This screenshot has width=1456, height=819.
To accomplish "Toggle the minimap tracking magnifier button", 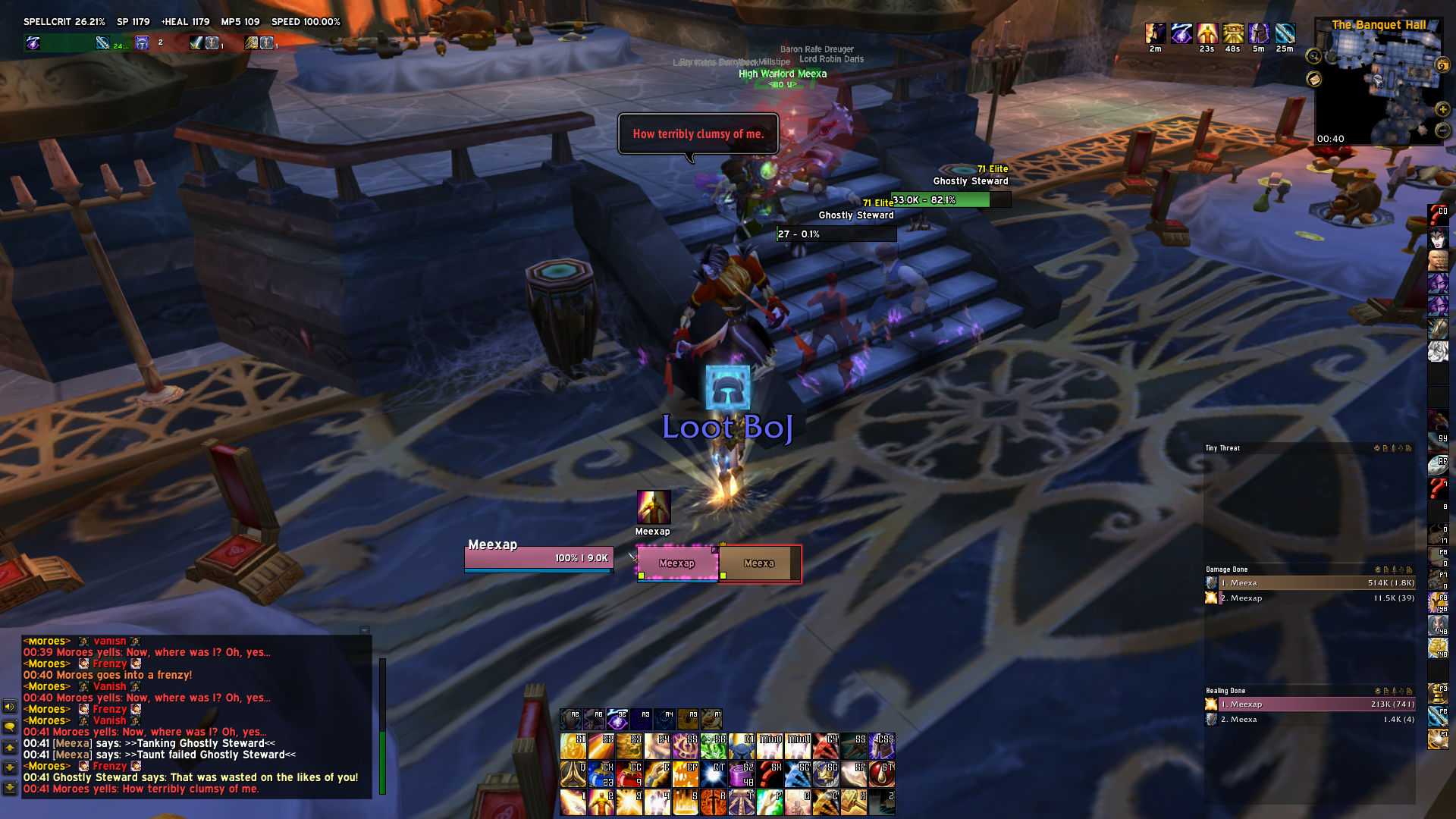I will pos(1314,56).
